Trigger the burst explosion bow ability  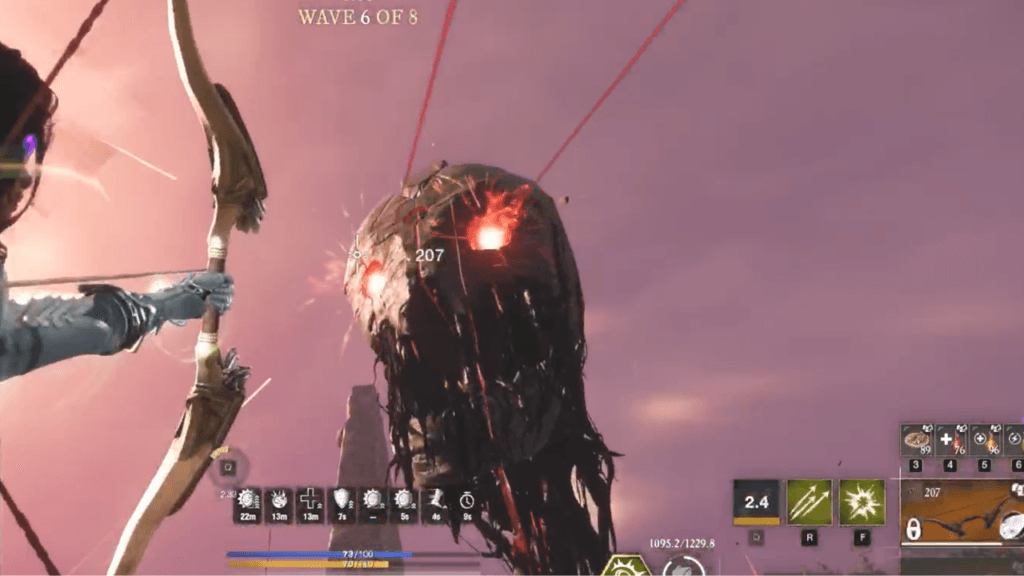(x=861, y=502)
